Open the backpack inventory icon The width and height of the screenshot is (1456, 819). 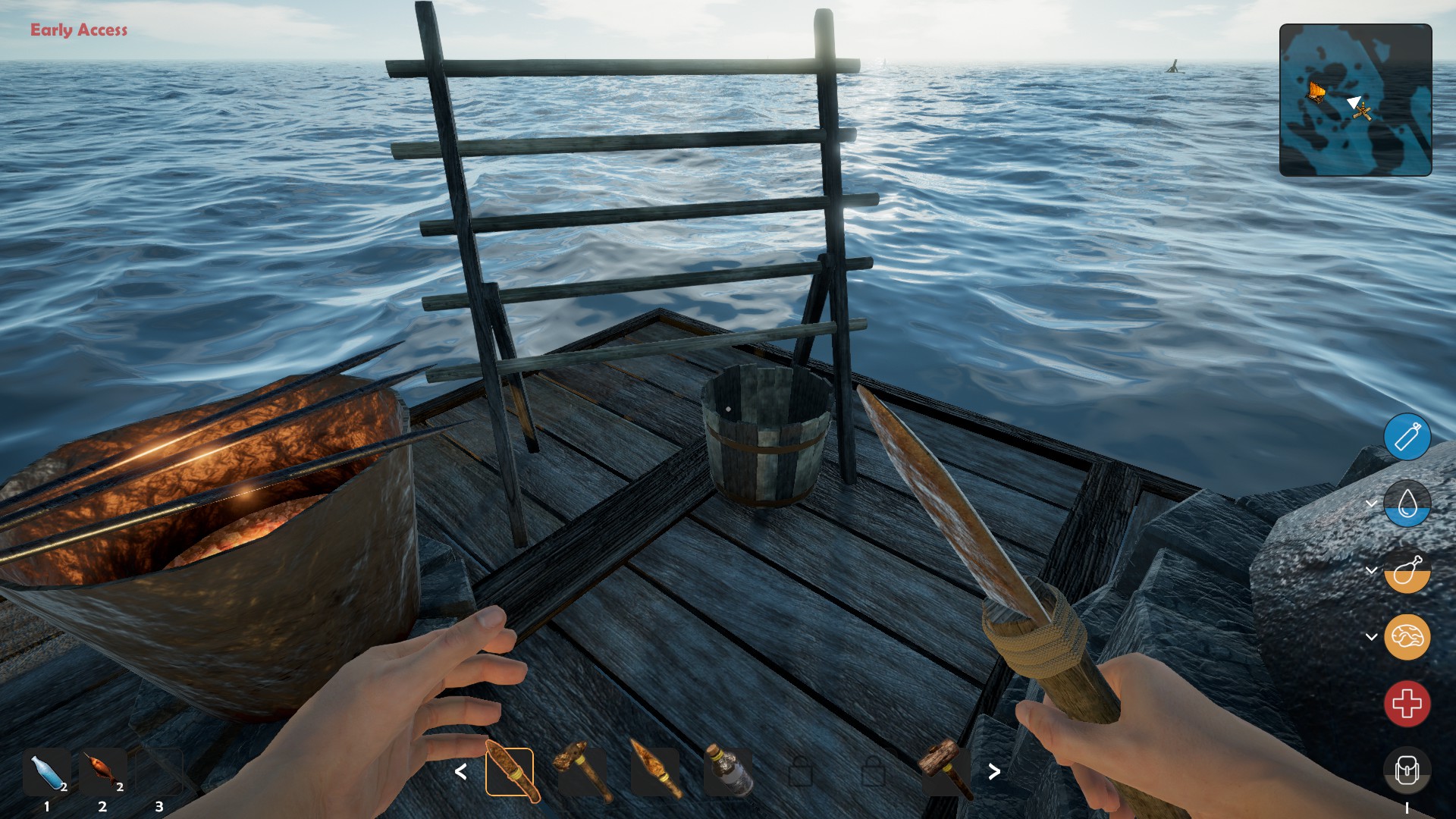pyautogui.click(x=1407, y=770)
